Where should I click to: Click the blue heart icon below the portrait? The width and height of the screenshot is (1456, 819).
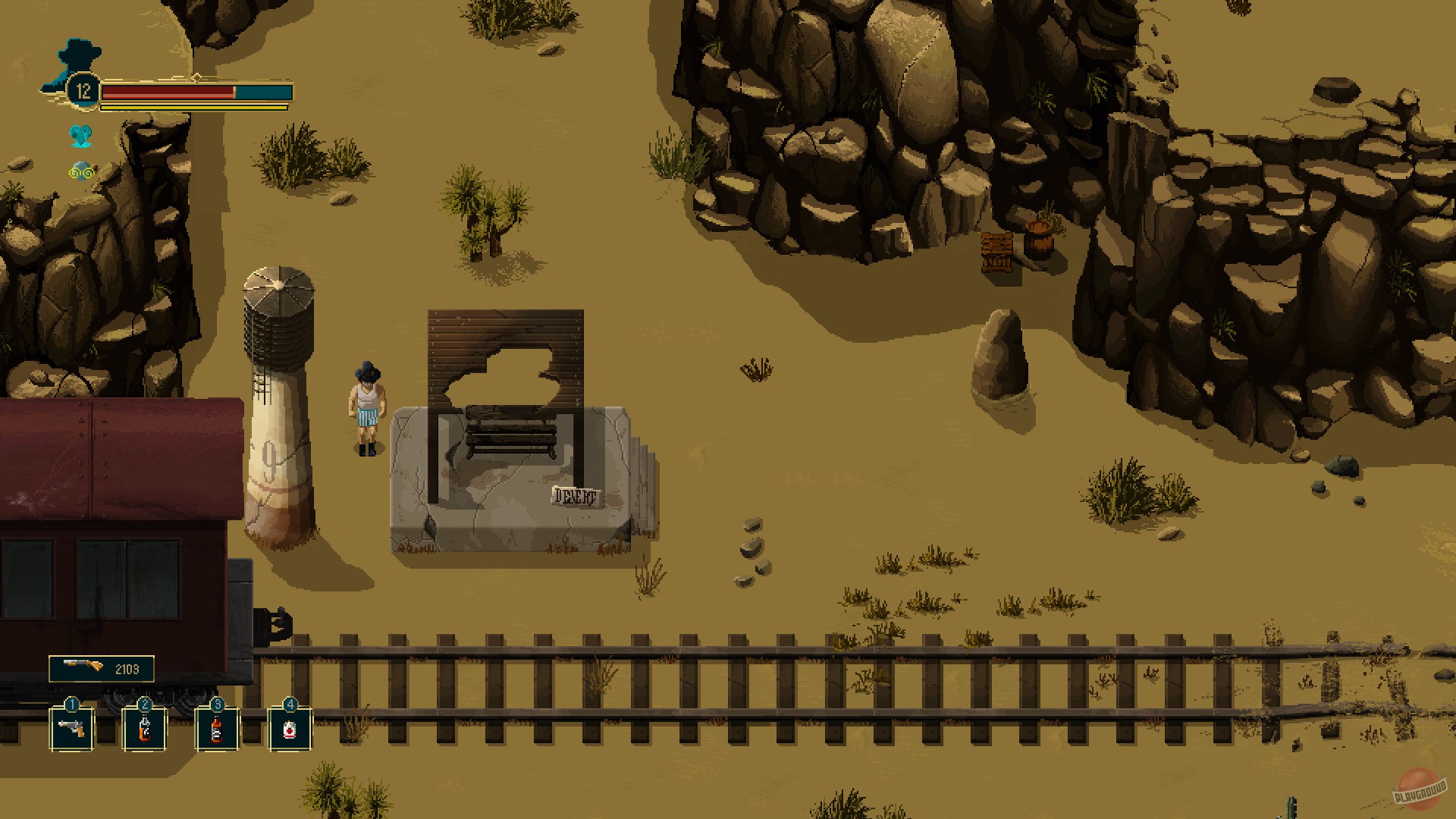click(x=82, y=136)
